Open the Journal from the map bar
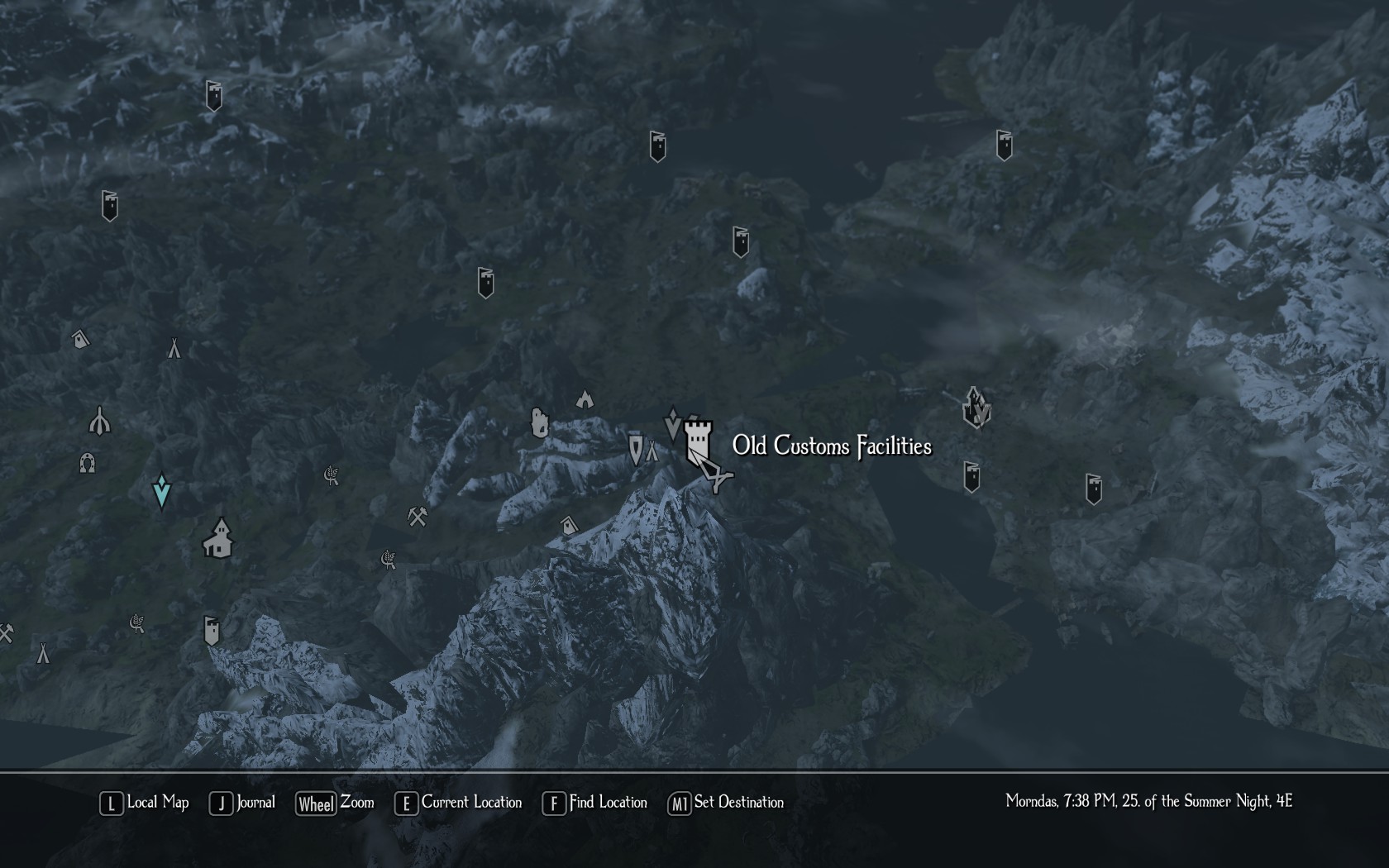 point(242,803)
